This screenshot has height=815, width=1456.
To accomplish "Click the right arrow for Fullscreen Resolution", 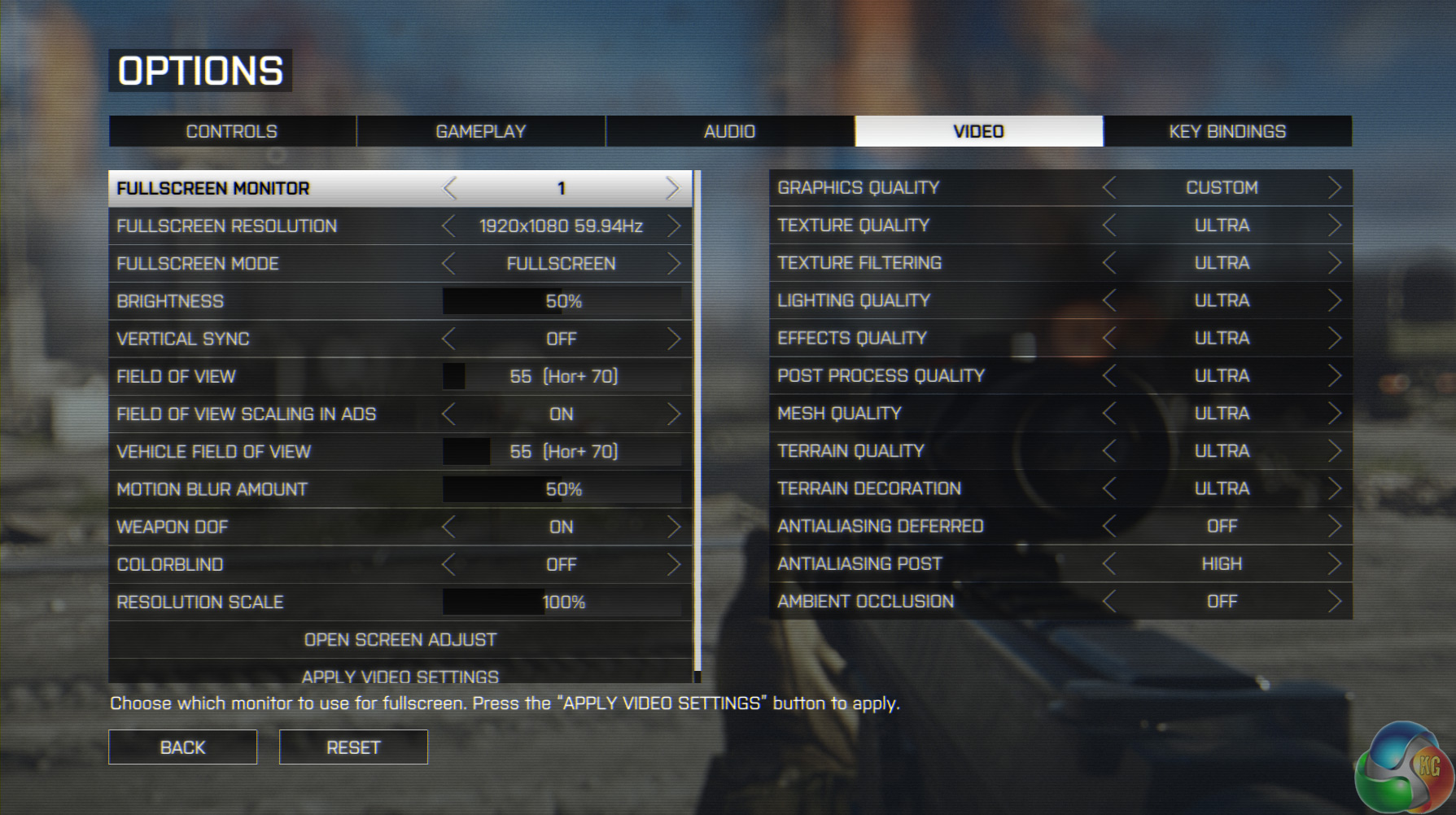I will (x=673, y=226).
